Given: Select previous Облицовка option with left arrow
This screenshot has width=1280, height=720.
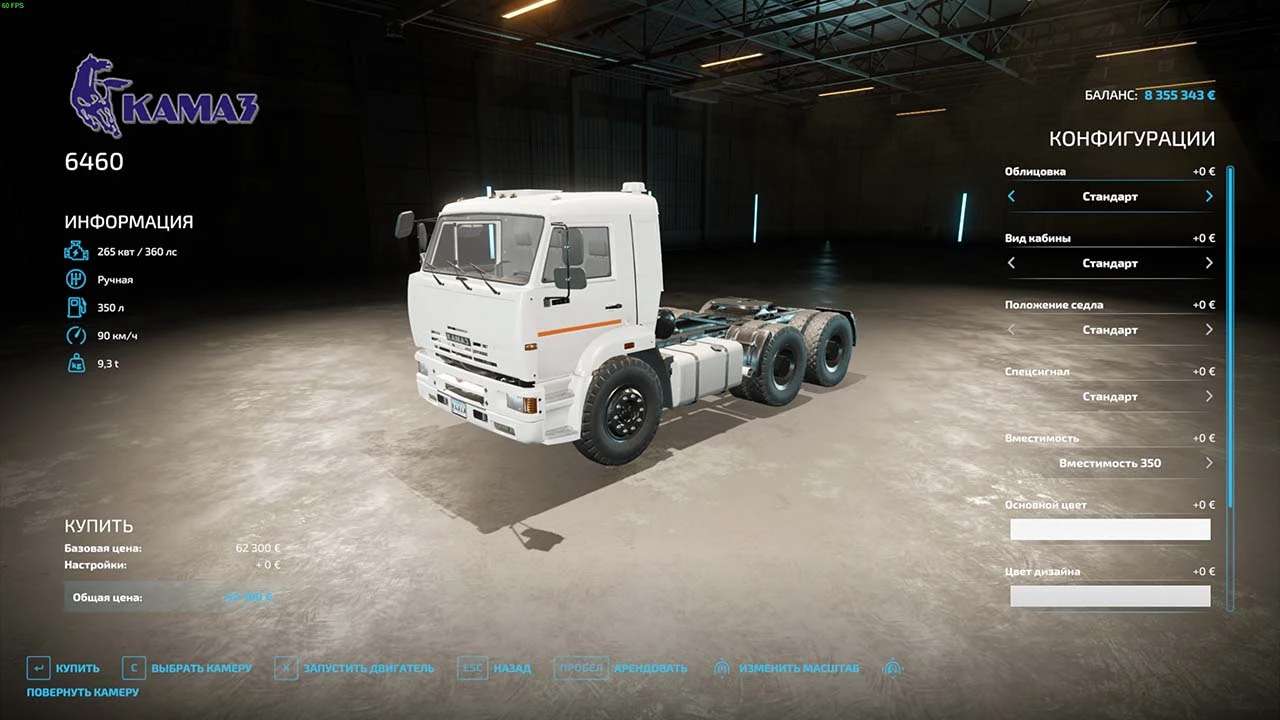Looking at the screenshot, I should 1011,197.
